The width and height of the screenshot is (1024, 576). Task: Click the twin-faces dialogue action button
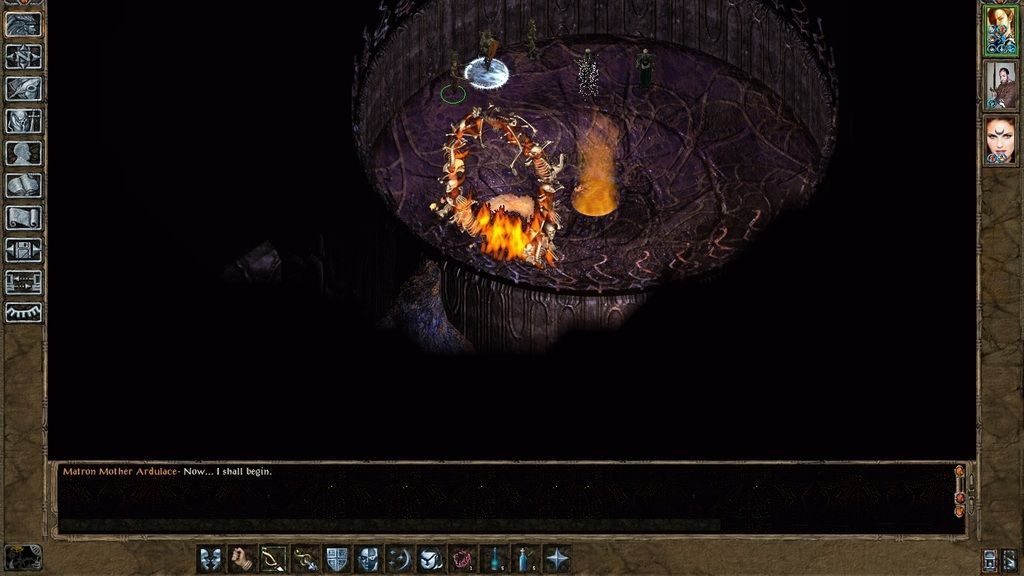210,558
